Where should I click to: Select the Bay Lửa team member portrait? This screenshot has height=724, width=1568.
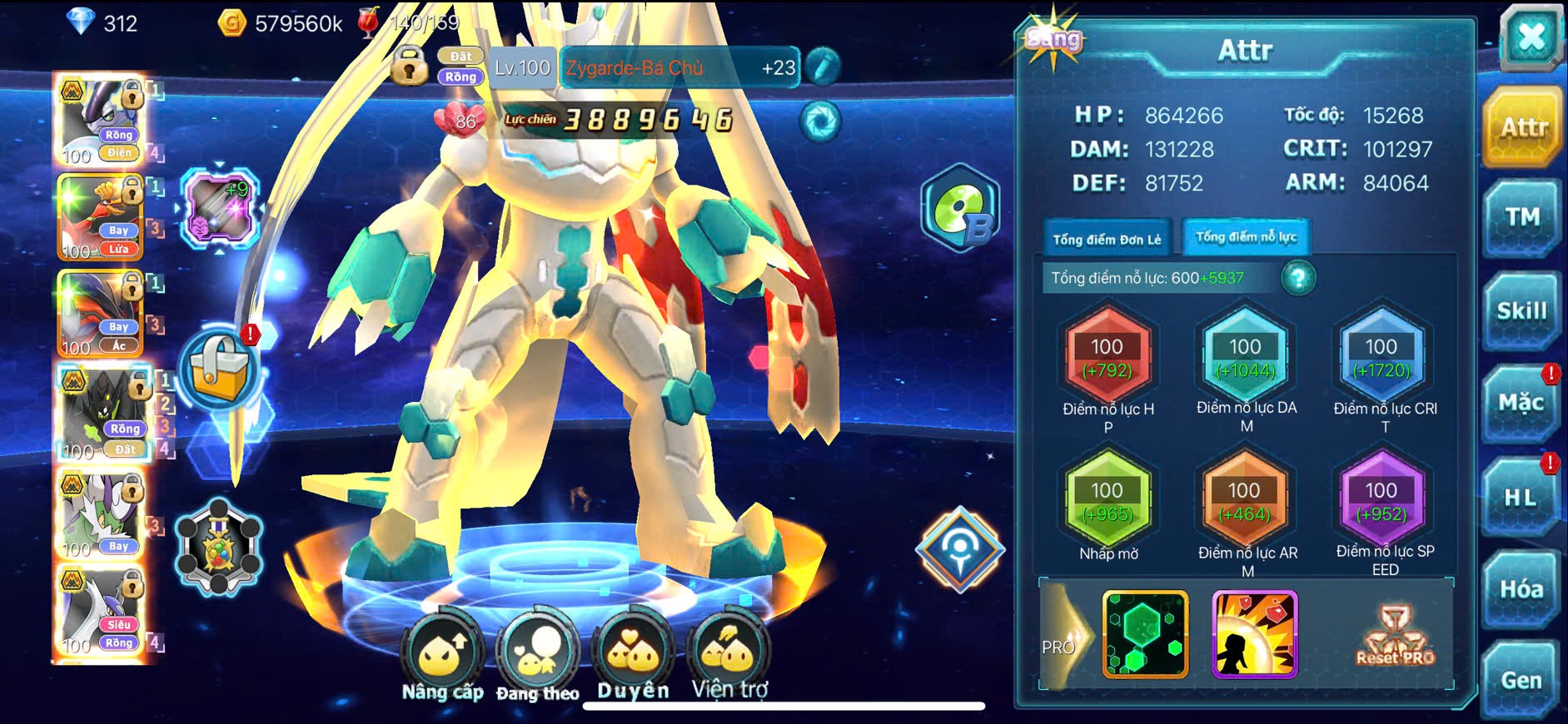coord(100,218)
